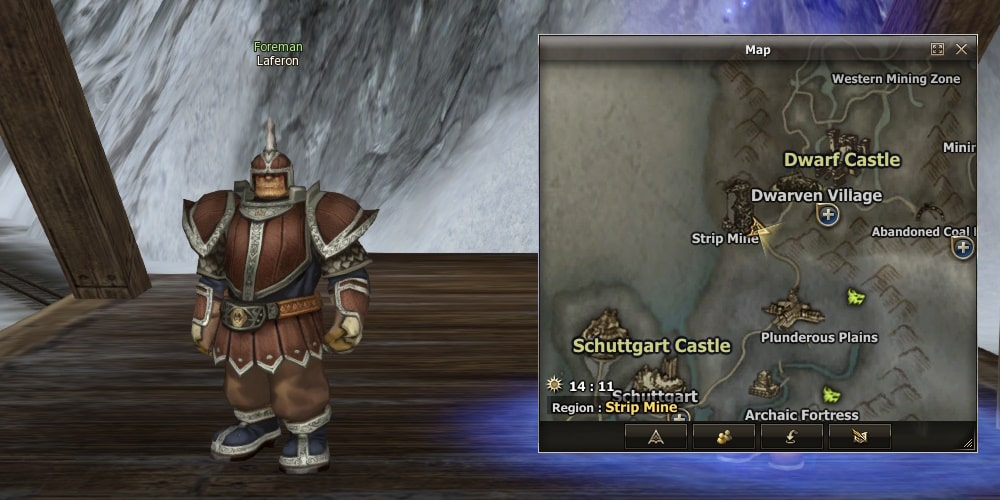This screenshot has height=500, width=1000.
Task: Select Western Mining Zone on the map
Action: pos(895,79)
